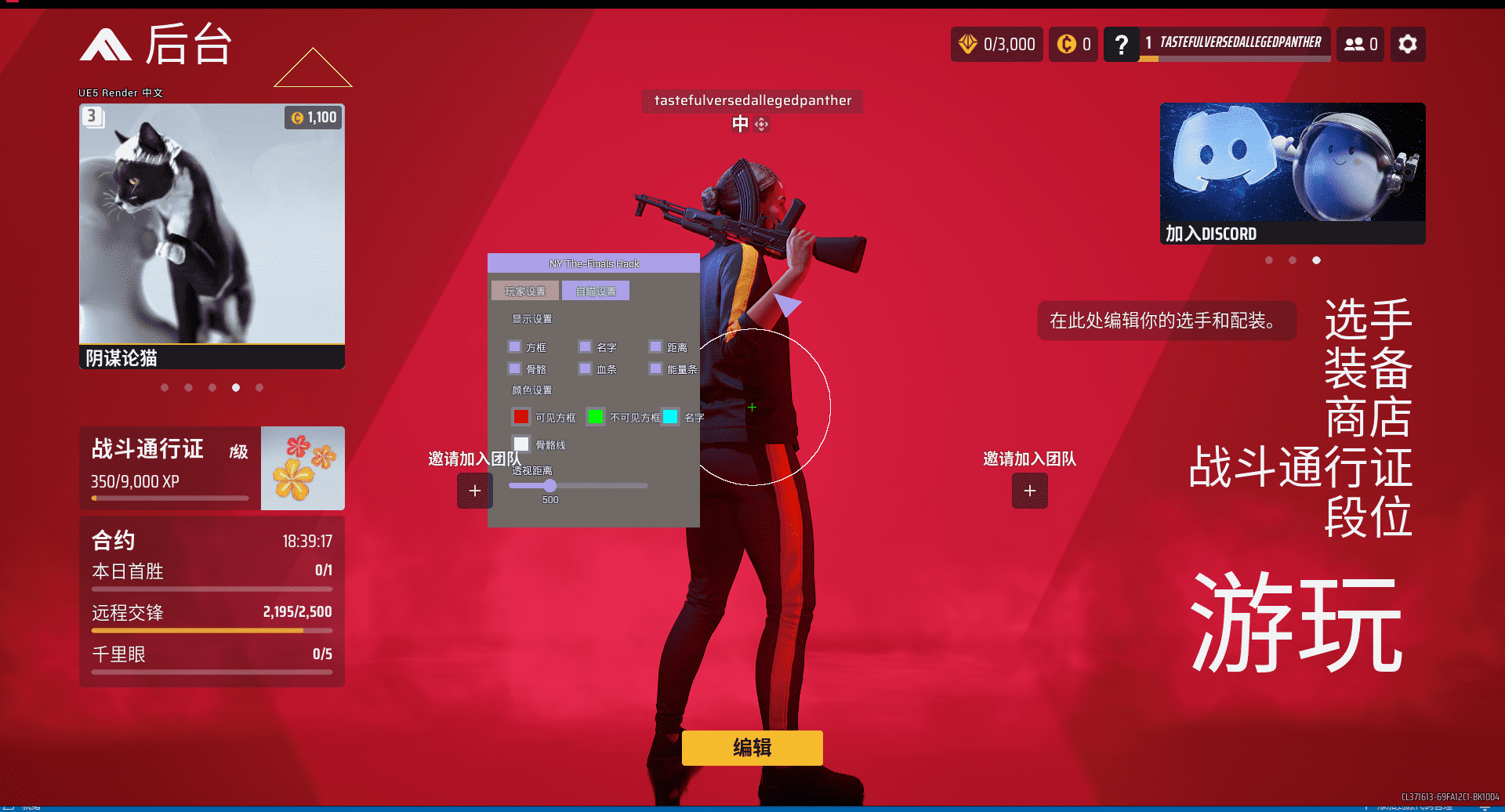Click the friends list icon showing 0
This screenshot has width=1505, height=812.
pos(1360,44)
